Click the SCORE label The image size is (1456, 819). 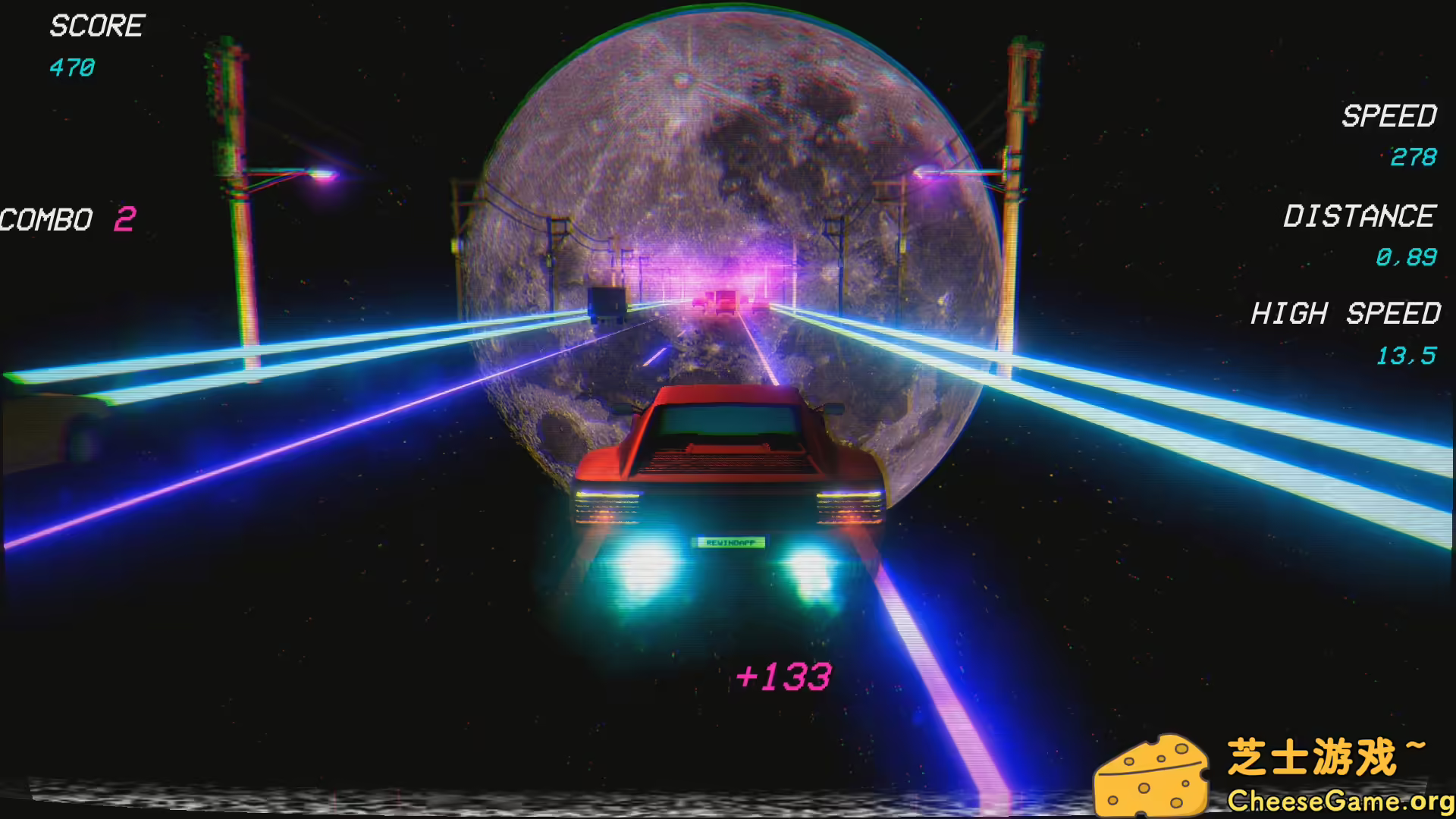click(96, 27)
